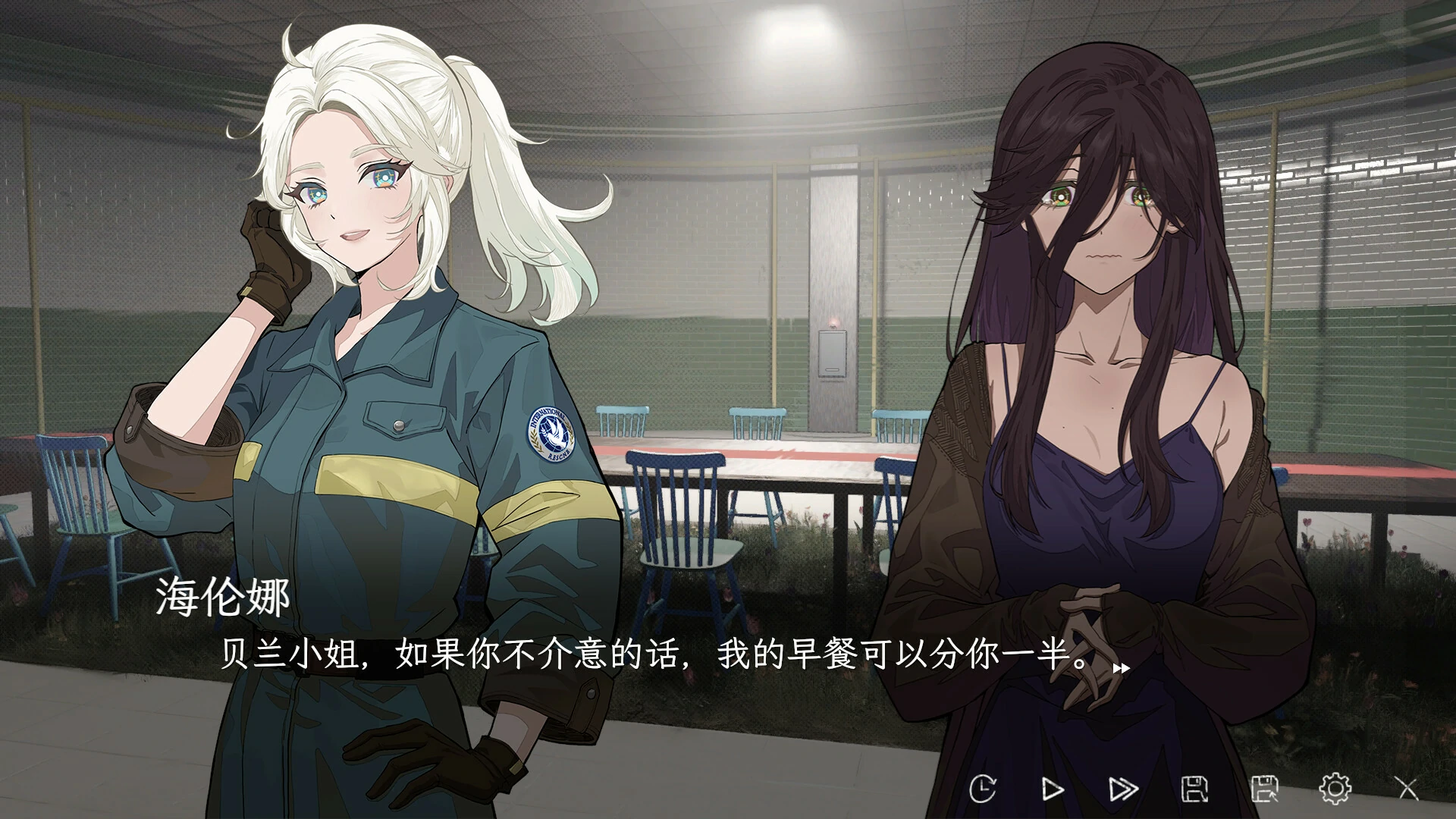Activate skip mode with the double-arrow icon
Screen dimensions: 1456x819
click(x=1122, y=789)
